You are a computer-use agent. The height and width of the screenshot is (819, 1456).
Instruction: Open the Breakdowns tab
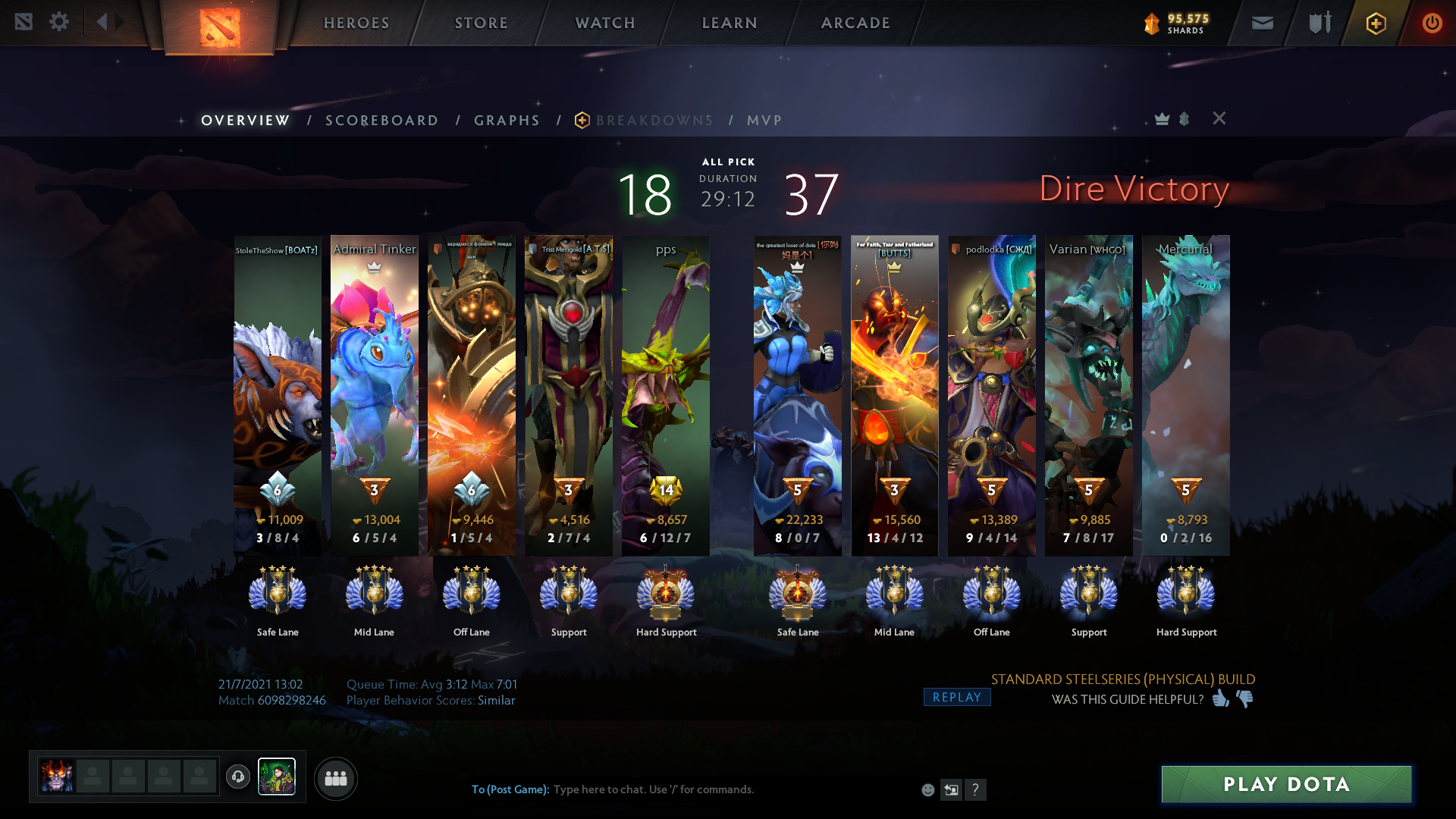(x=654, y=121)
